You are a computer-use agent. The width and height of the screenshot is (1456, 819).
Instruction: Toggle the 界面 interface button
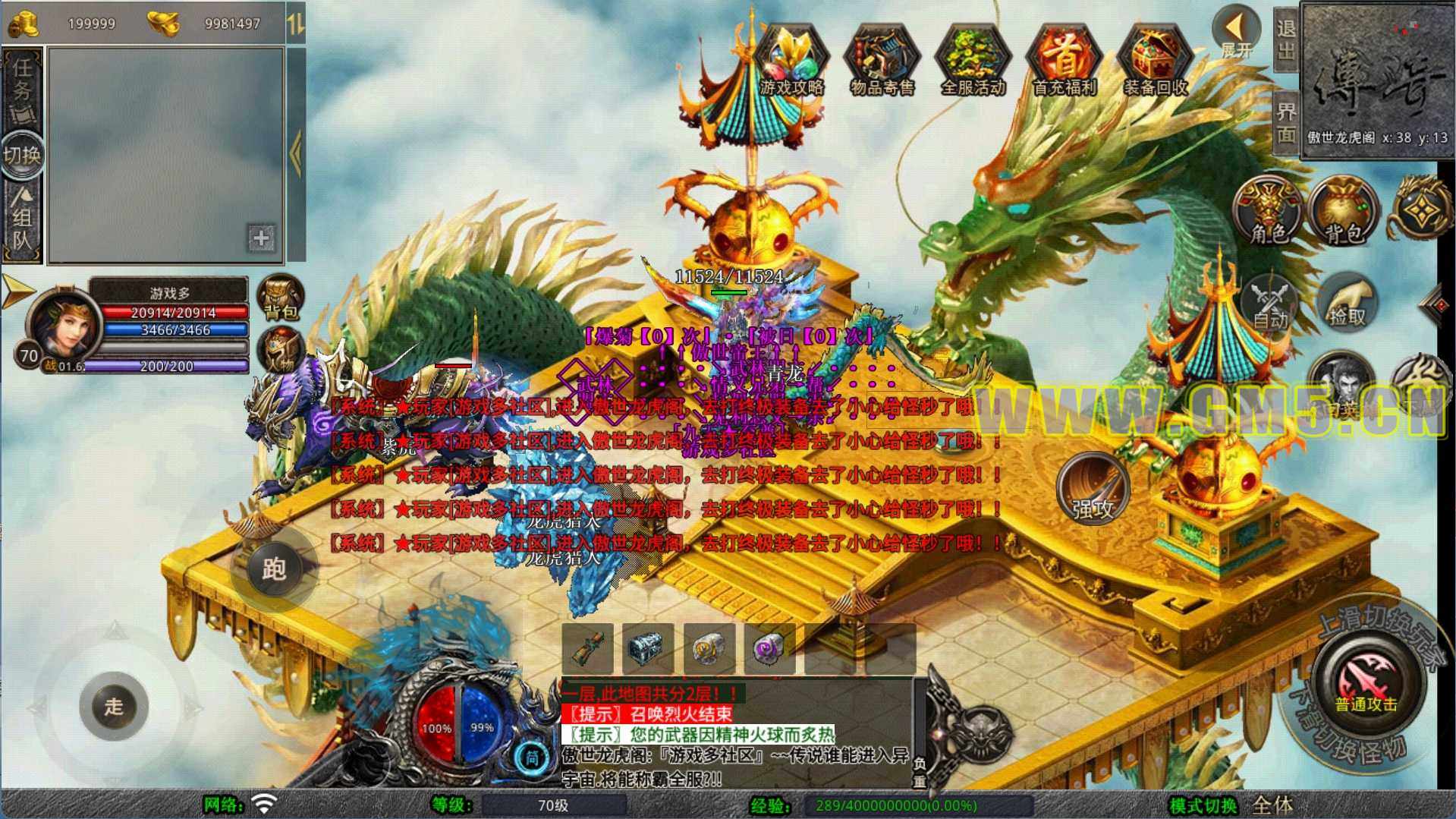(x=1285, y=123)
